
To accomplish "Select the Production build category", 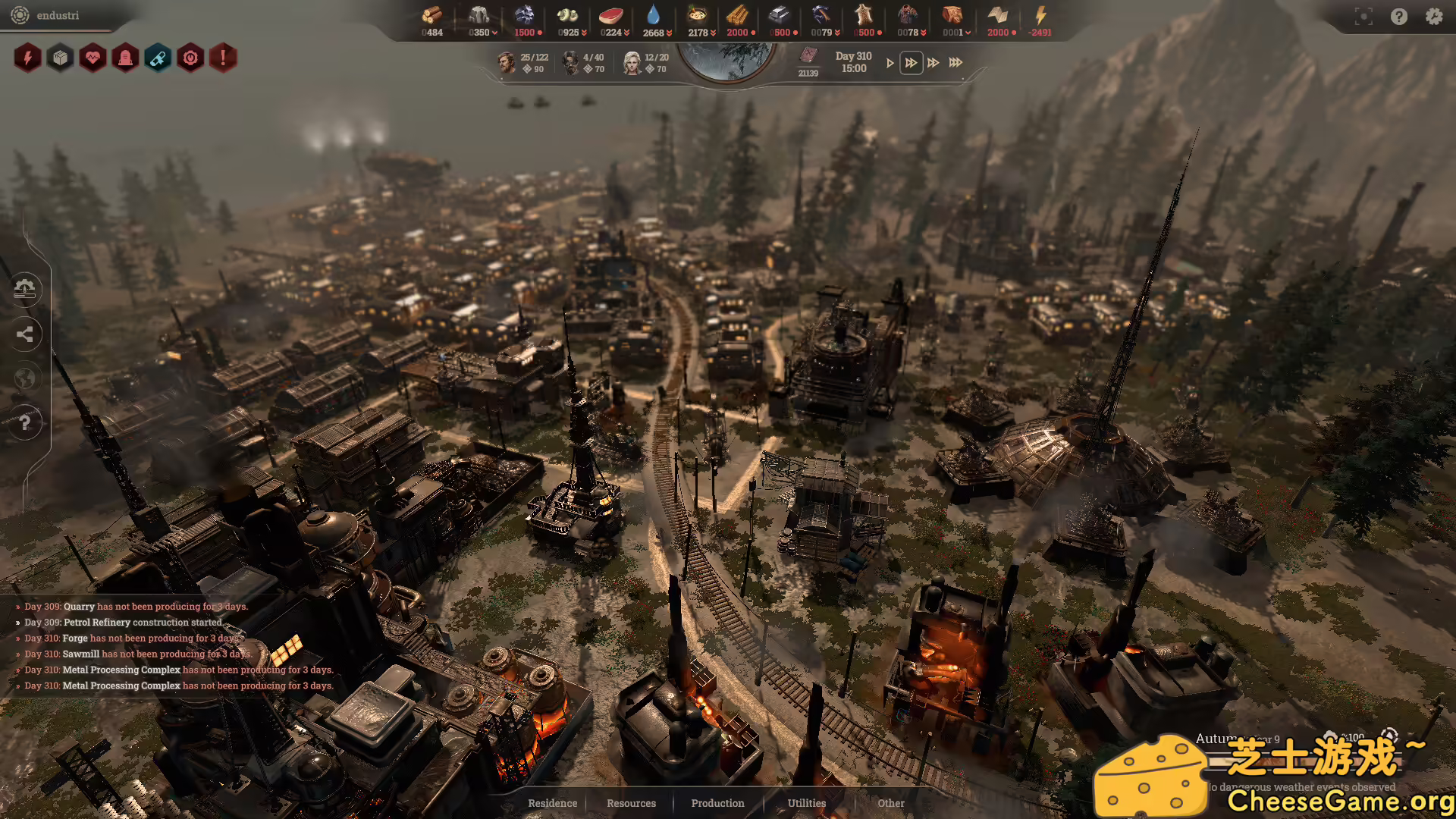I will pyautogui.click(x=717, y=803).
